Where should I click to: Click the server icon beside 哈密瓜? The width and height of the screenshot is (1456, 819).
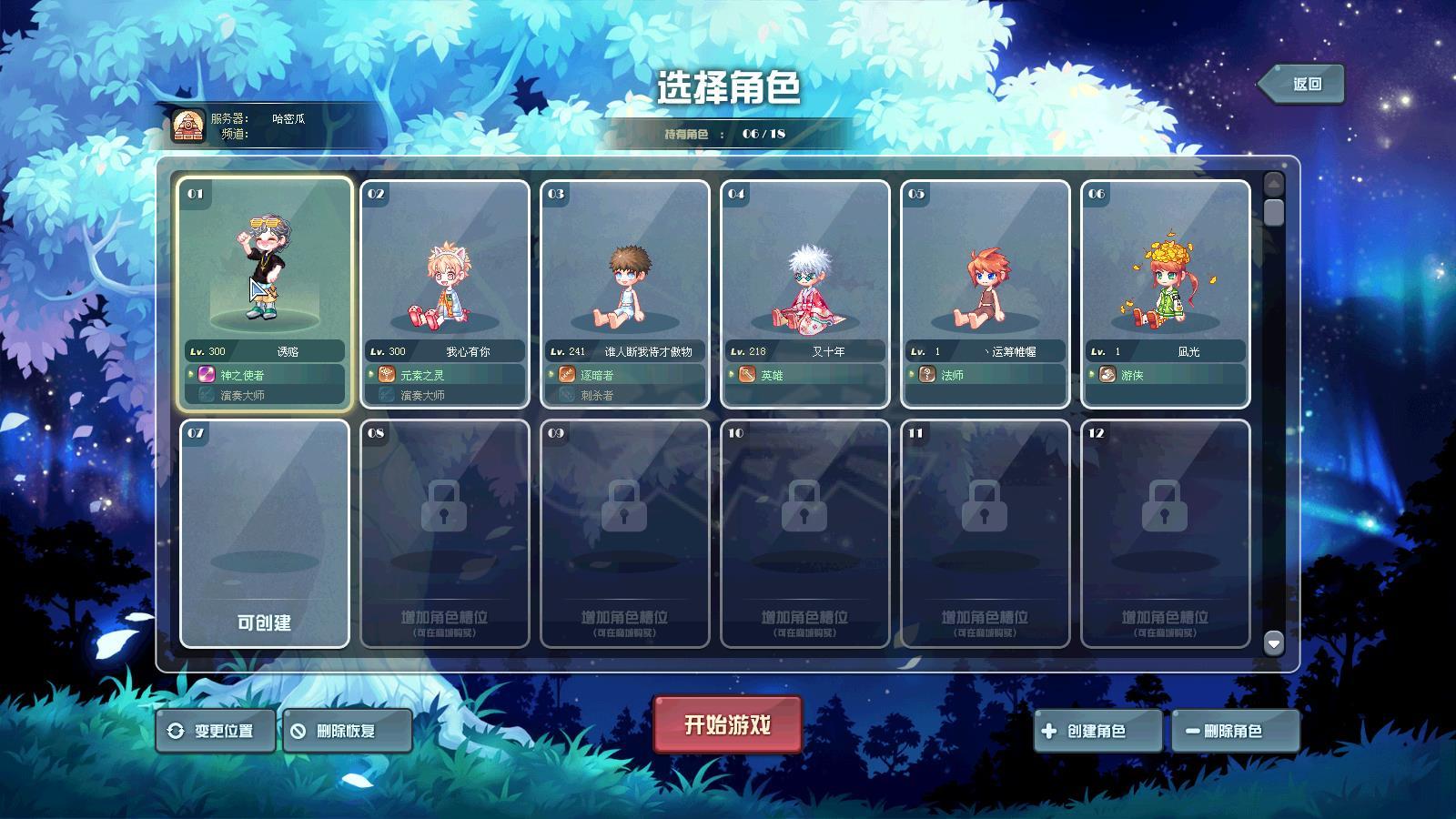pos(188,126)
